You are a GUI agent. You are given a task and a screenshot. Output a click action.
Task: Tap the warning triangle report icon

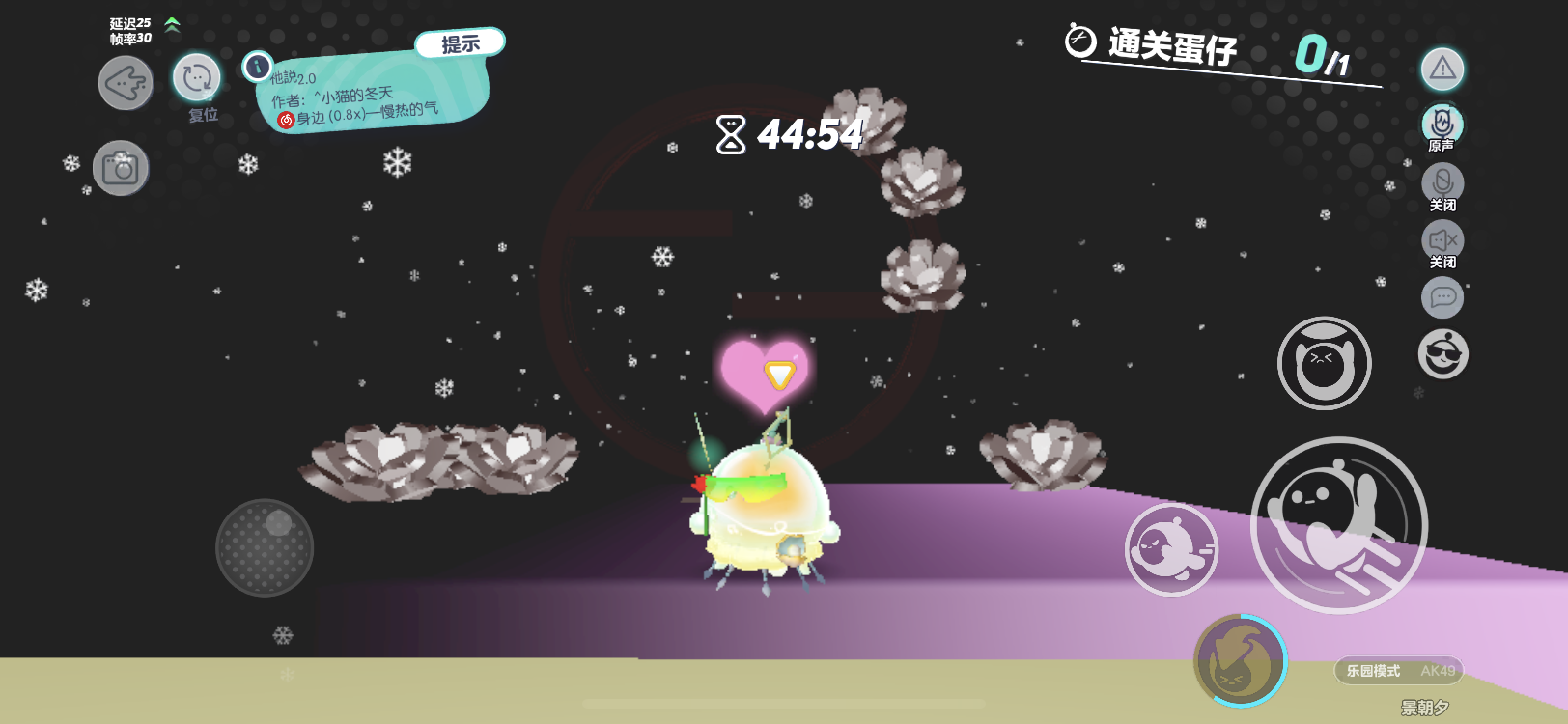pyautogui.click(x=1442, y=69)
